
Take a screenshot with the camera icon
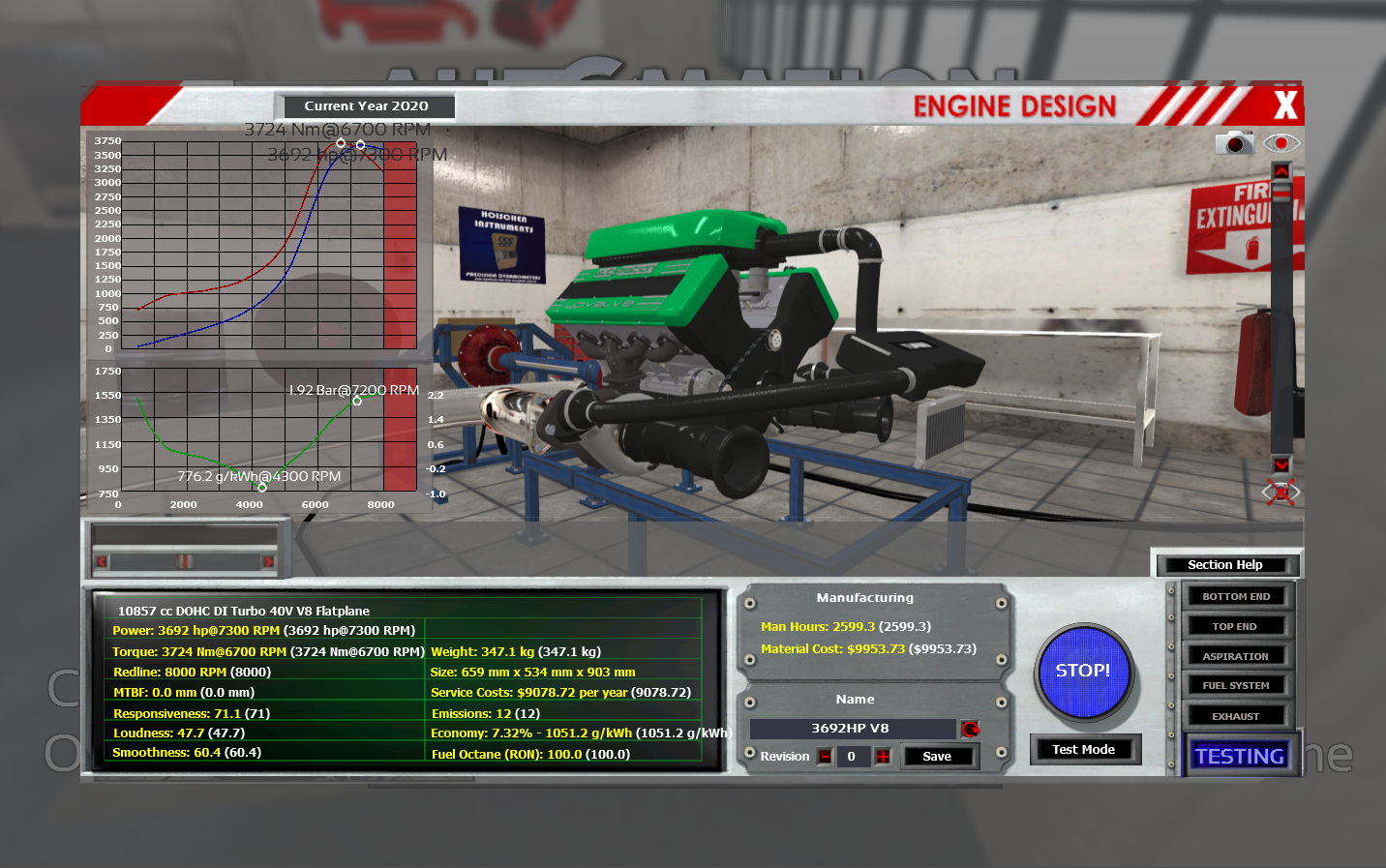pos(1234,143)
